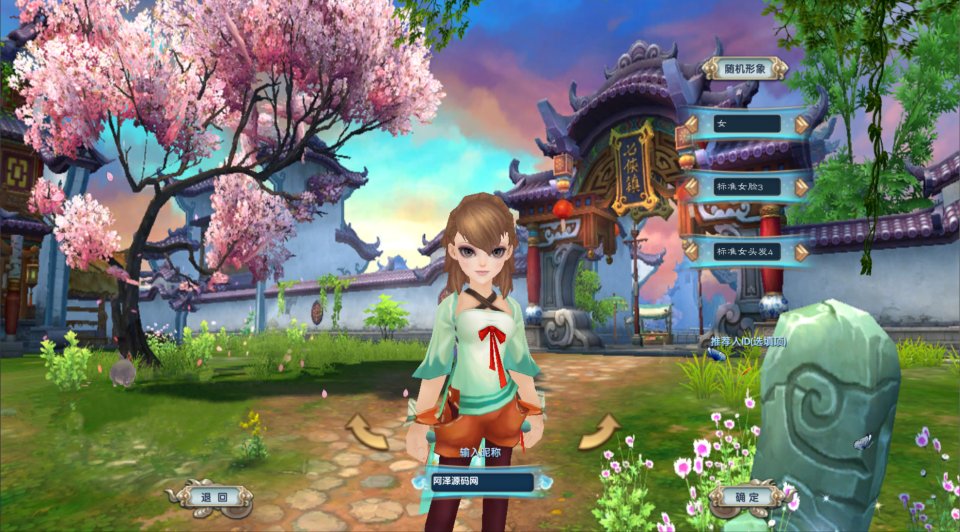The image size is (960, 532).
Task: Select previous hairstyle left of 标准女头发4
Action: pyautogui.click(x=691, y=251)
